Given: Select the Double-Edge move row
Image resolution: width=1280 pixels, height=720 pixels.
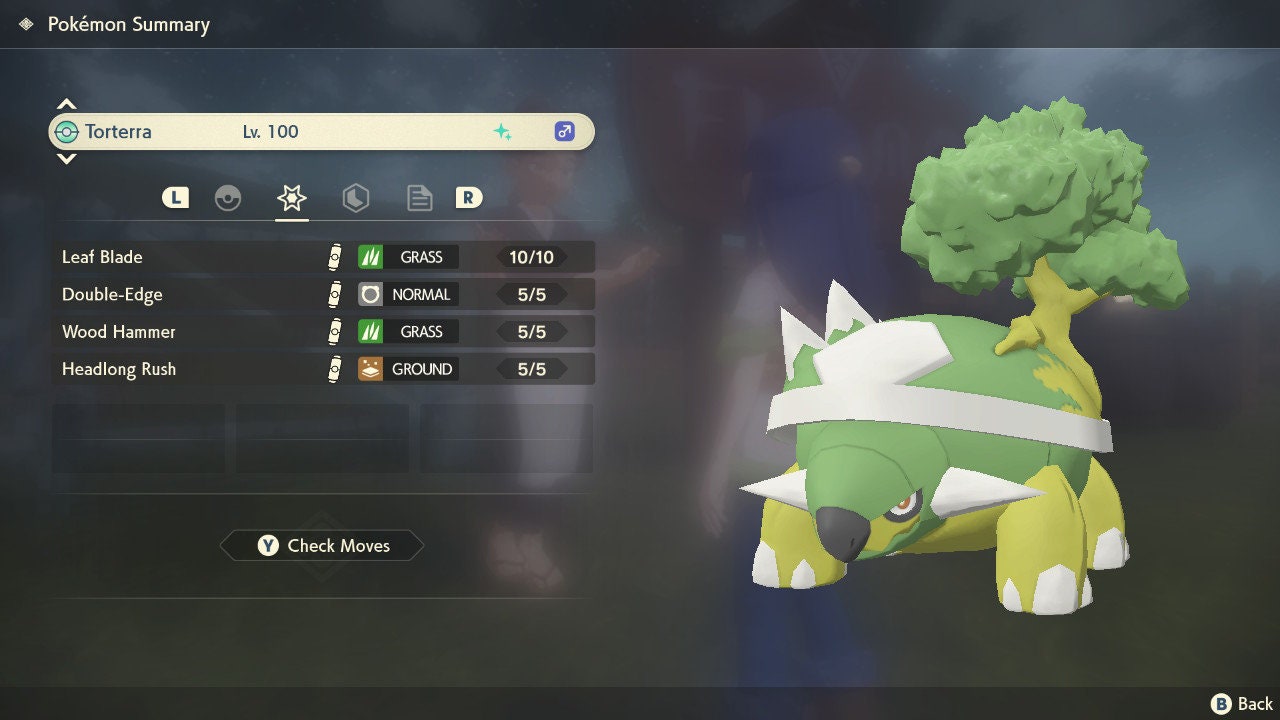Looking at the screenshot, I should pyautogui.click(x=322, y=294).
